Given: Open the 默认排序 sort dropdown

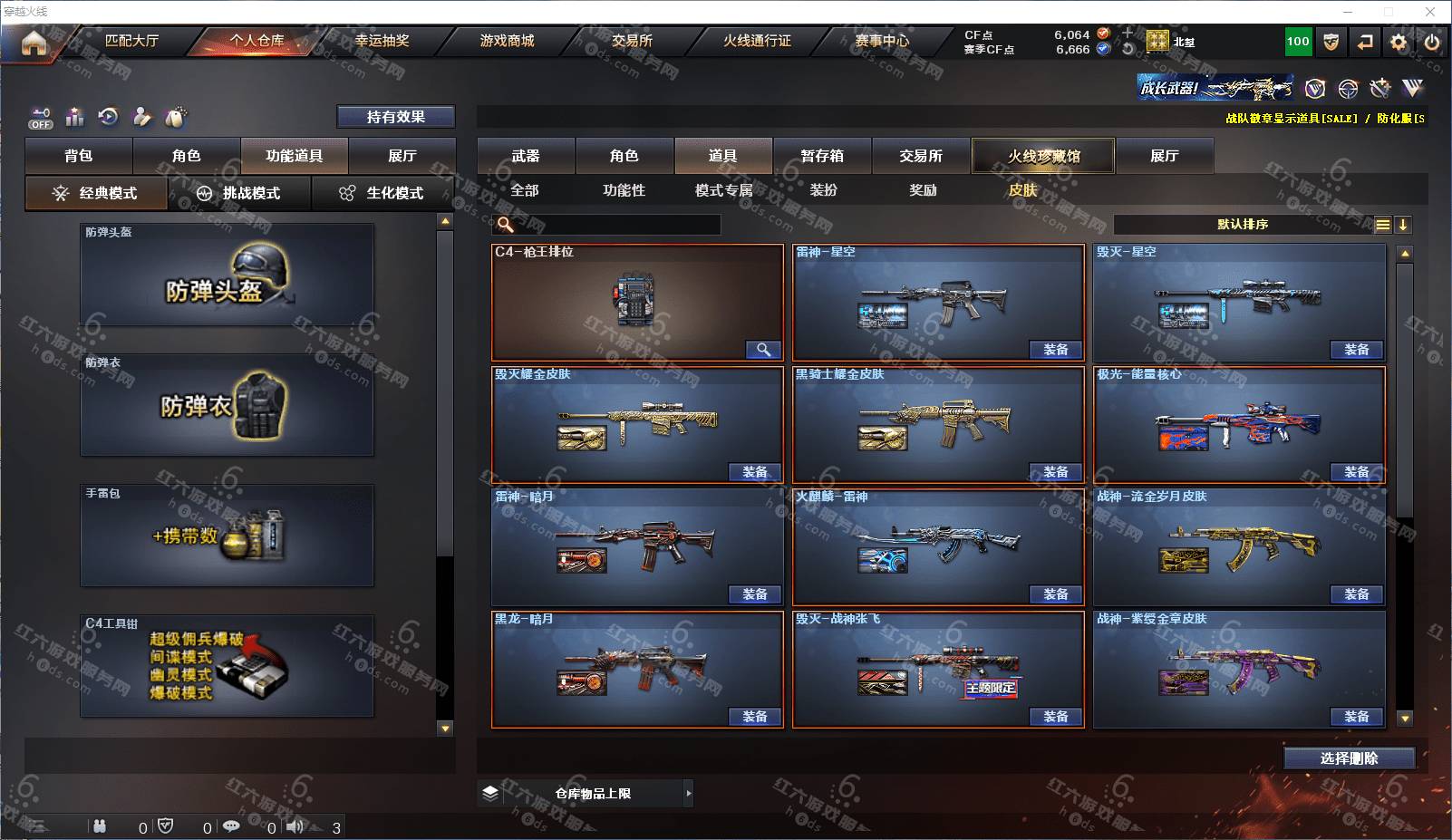Looking at the screenshot, I should [x=1244, y=225].
